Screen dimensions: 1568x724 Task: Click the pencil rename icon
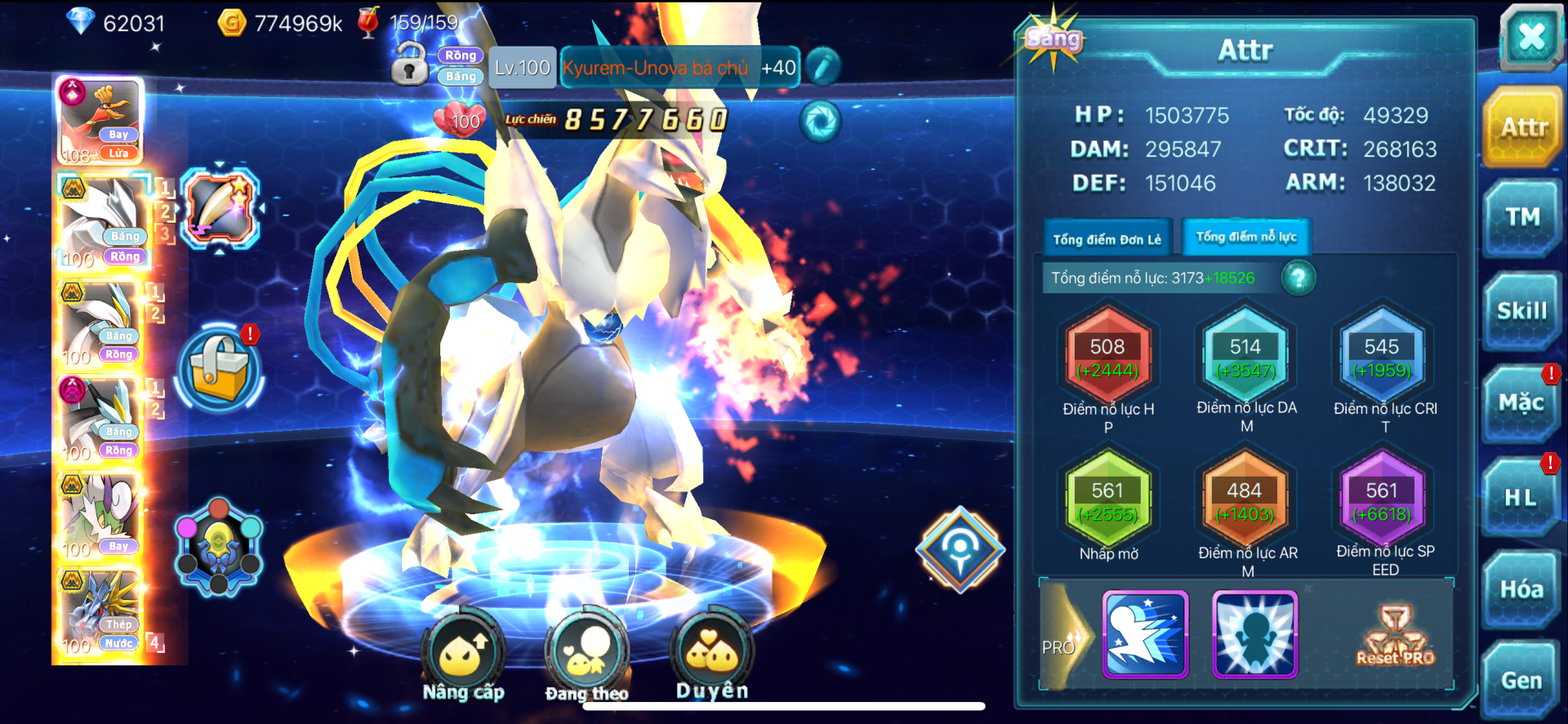click(822, 67)
